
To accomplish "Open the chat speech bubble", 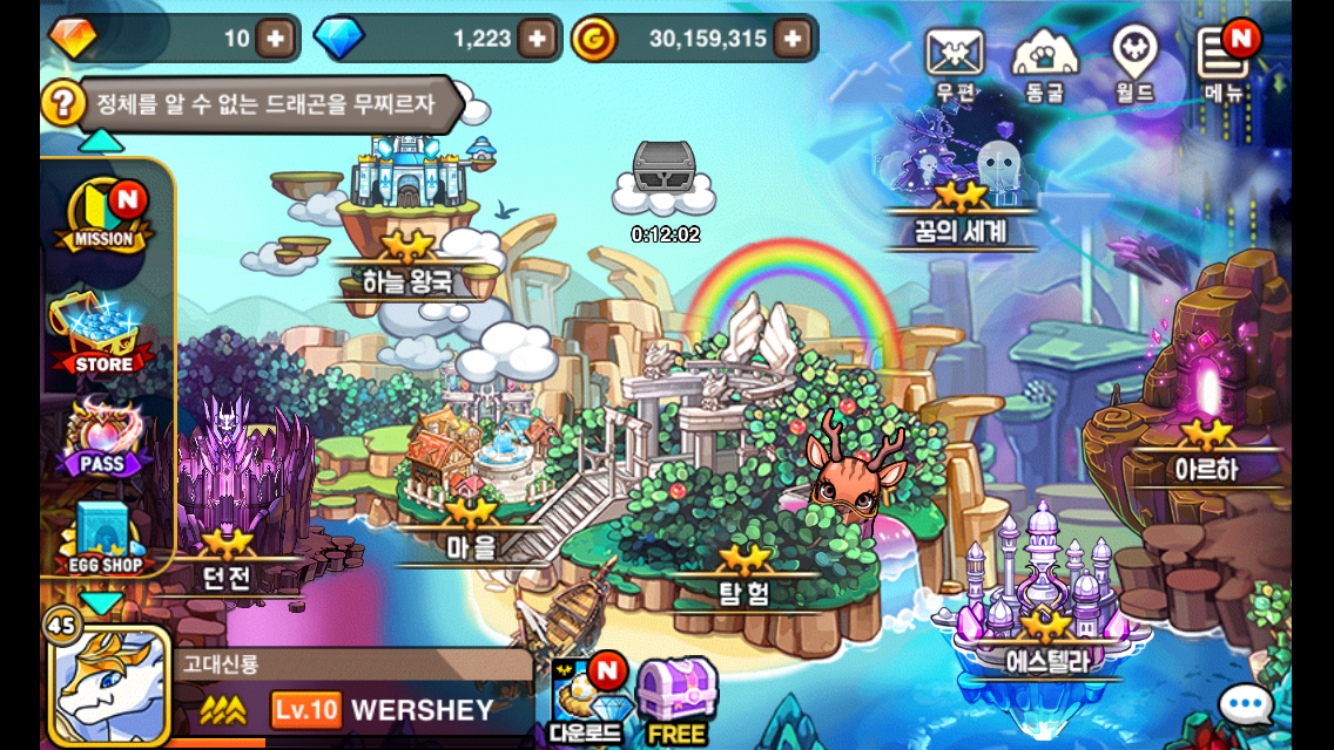I will (1245, 705).
